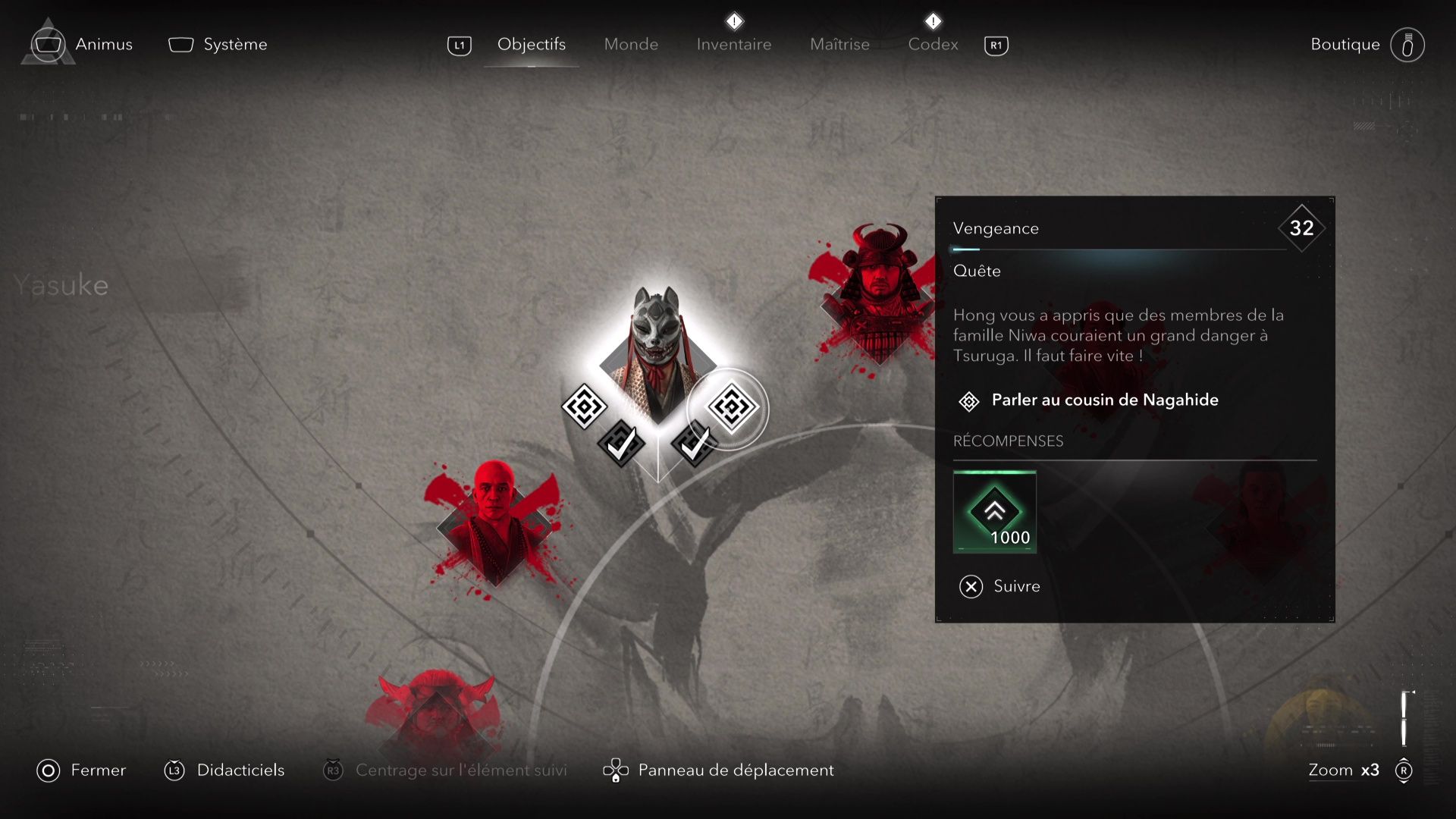Click the 1000 XP reward tile
Image resolution: width=1456 pixels, height=819 pixels.
tap(994, 512)
